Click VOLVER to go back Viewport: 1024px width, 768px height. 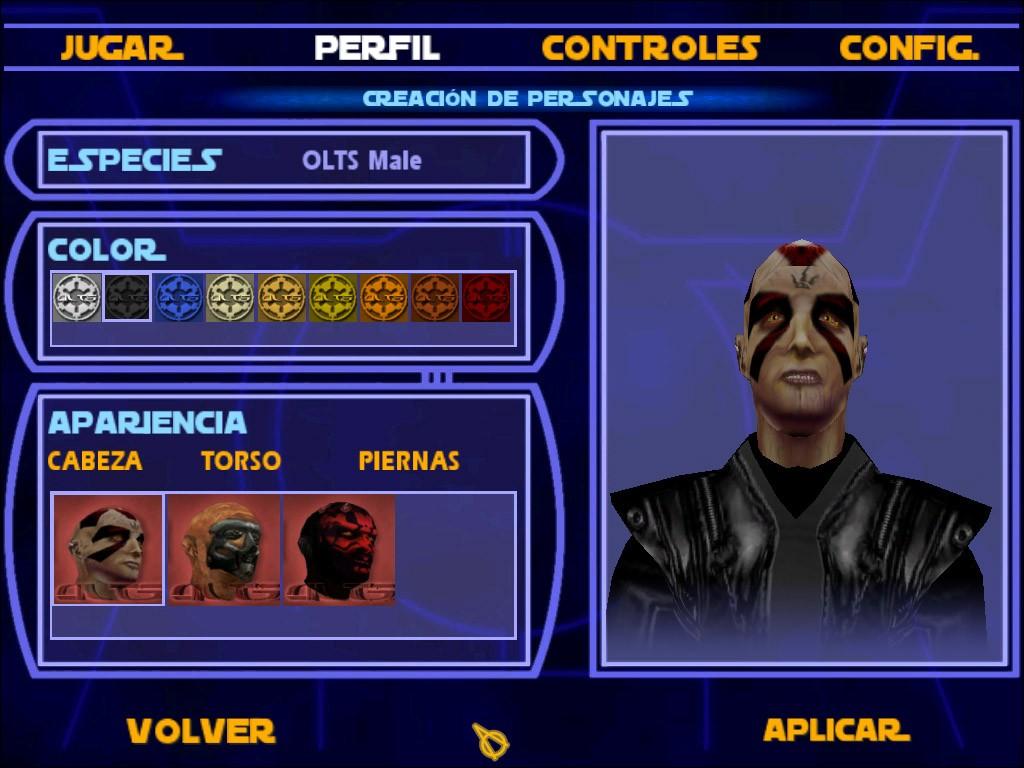tap(200, 731)
